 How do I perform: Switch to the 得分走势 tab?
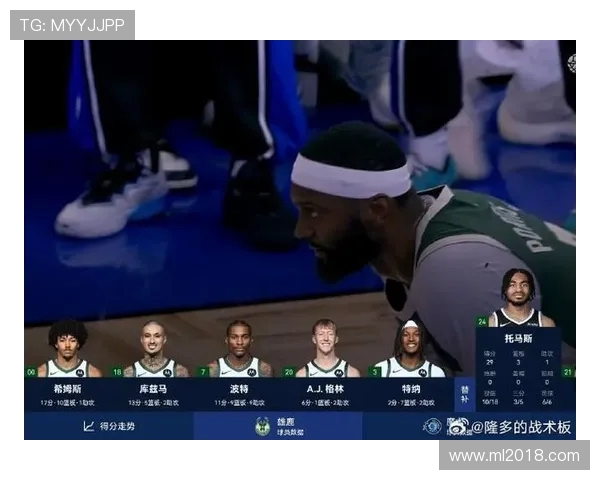[109, 426]
